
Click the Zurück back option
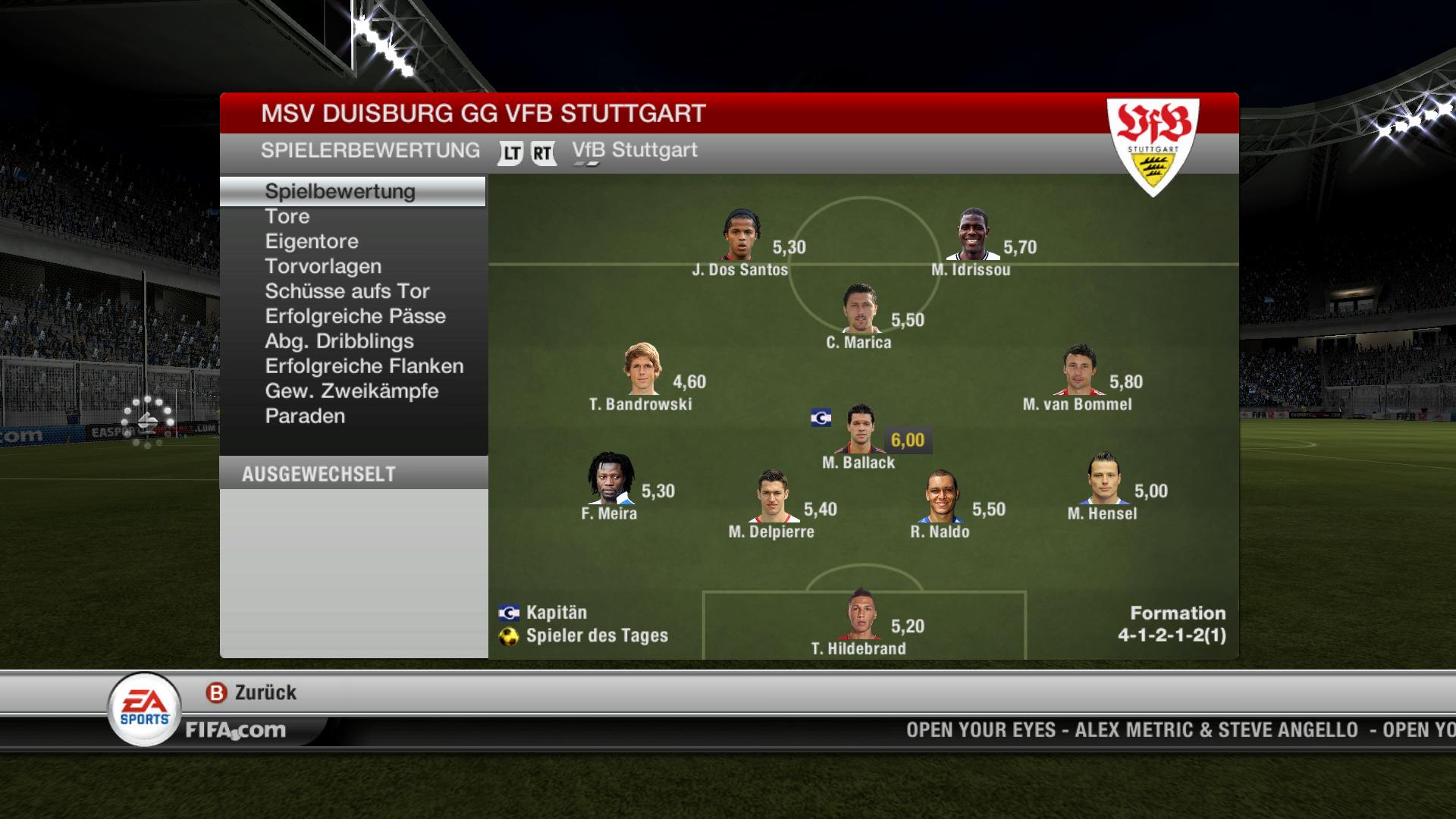pos(253,693)
